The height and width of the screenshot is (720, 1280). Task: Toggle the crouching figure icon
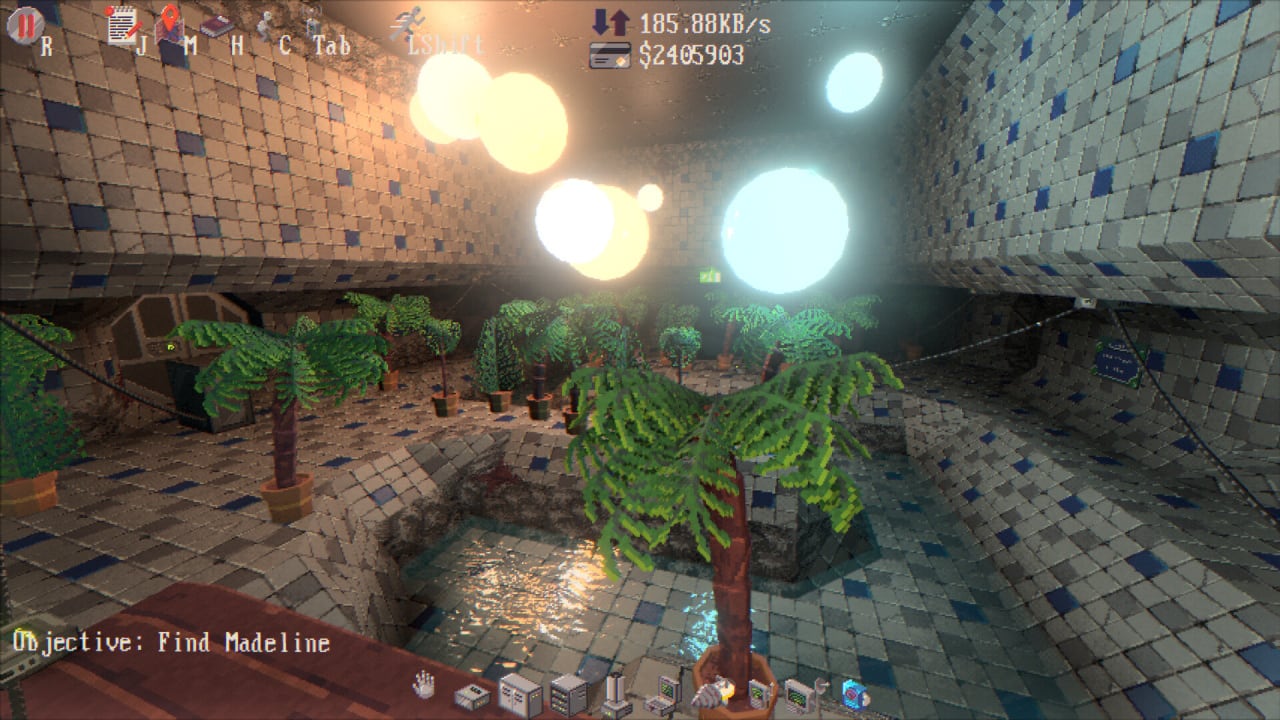pos(265,24)
